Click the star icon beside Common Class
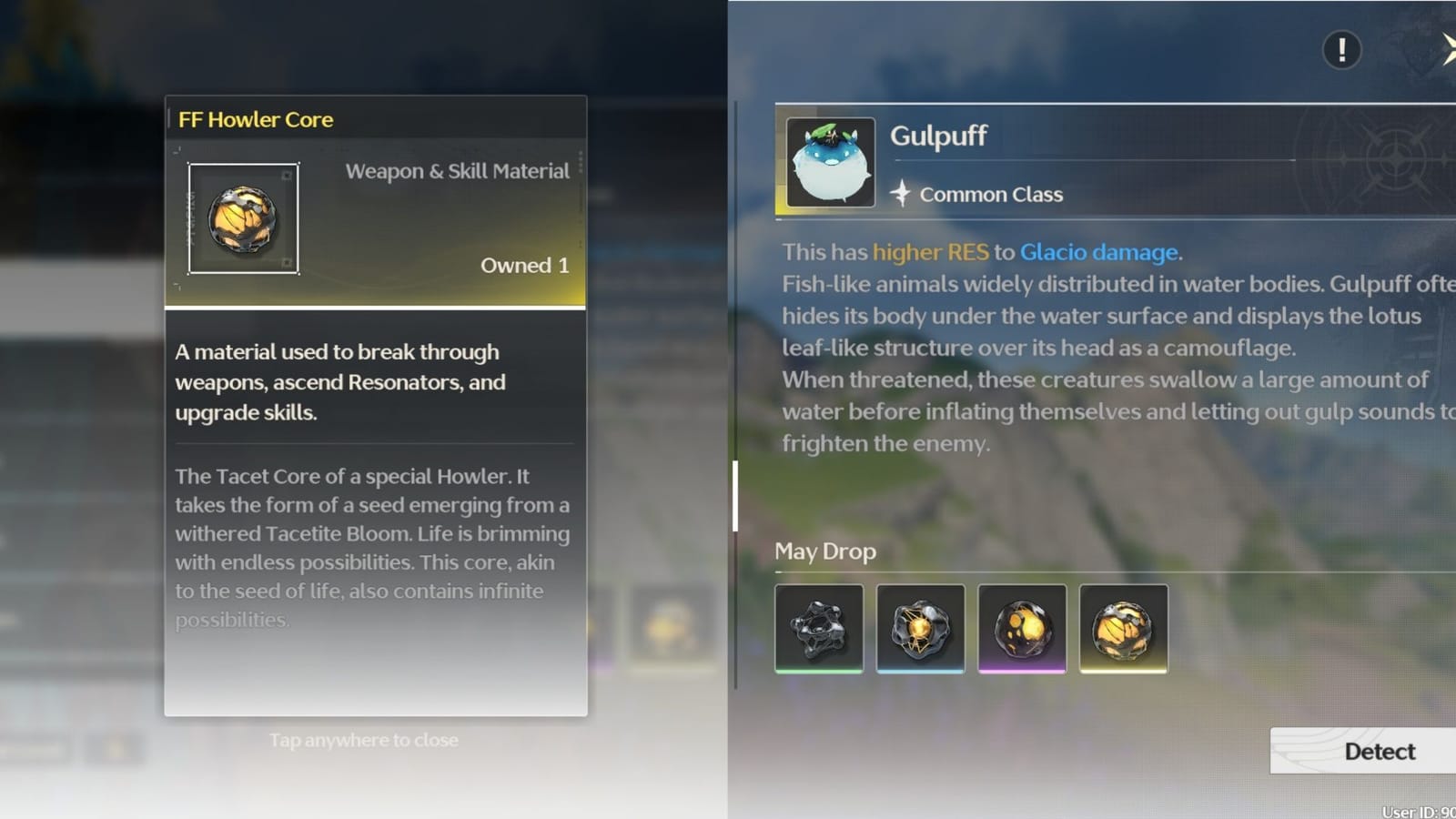This screenshot has width=1456, height=819. (x=899, y=193)
